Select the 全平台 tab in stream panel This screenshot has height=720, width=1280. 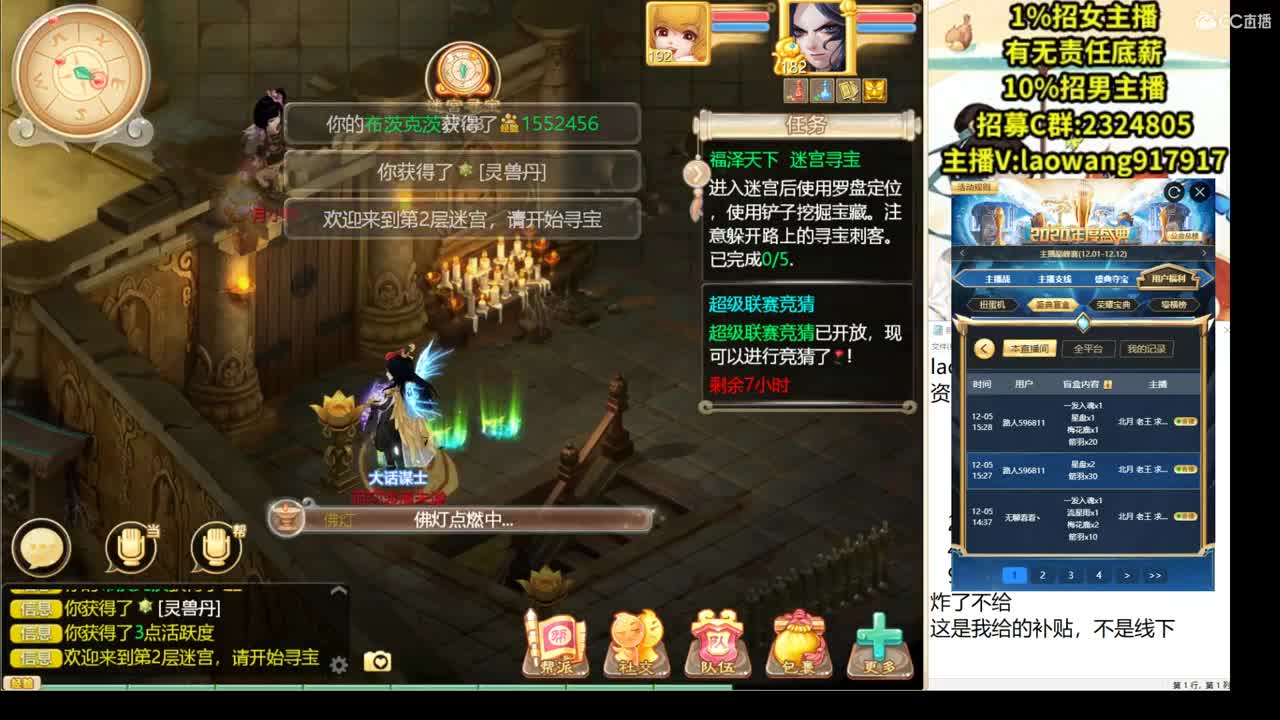pos(1086,348)
